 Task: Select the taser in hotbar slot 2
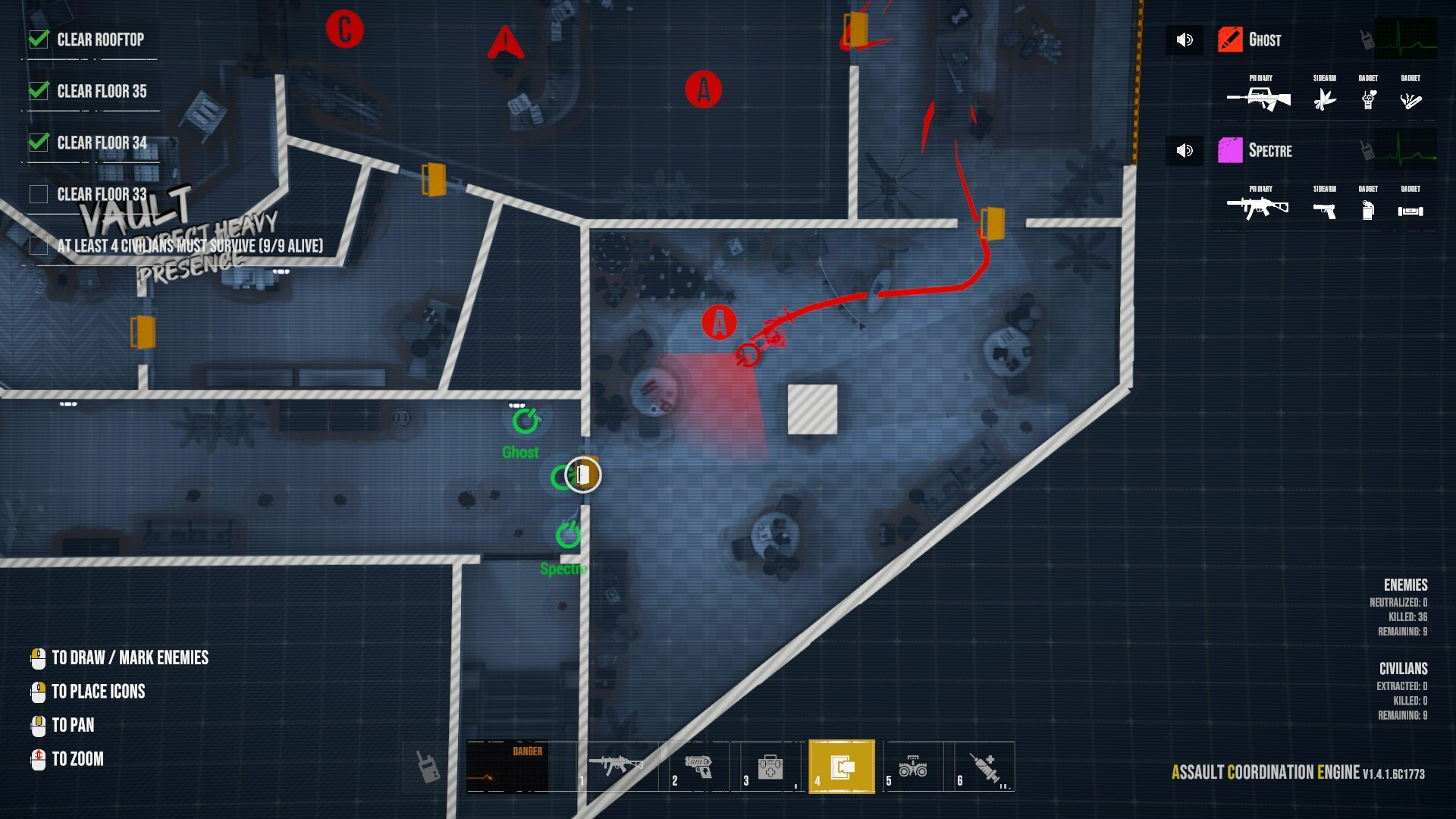tap(698, 766)
